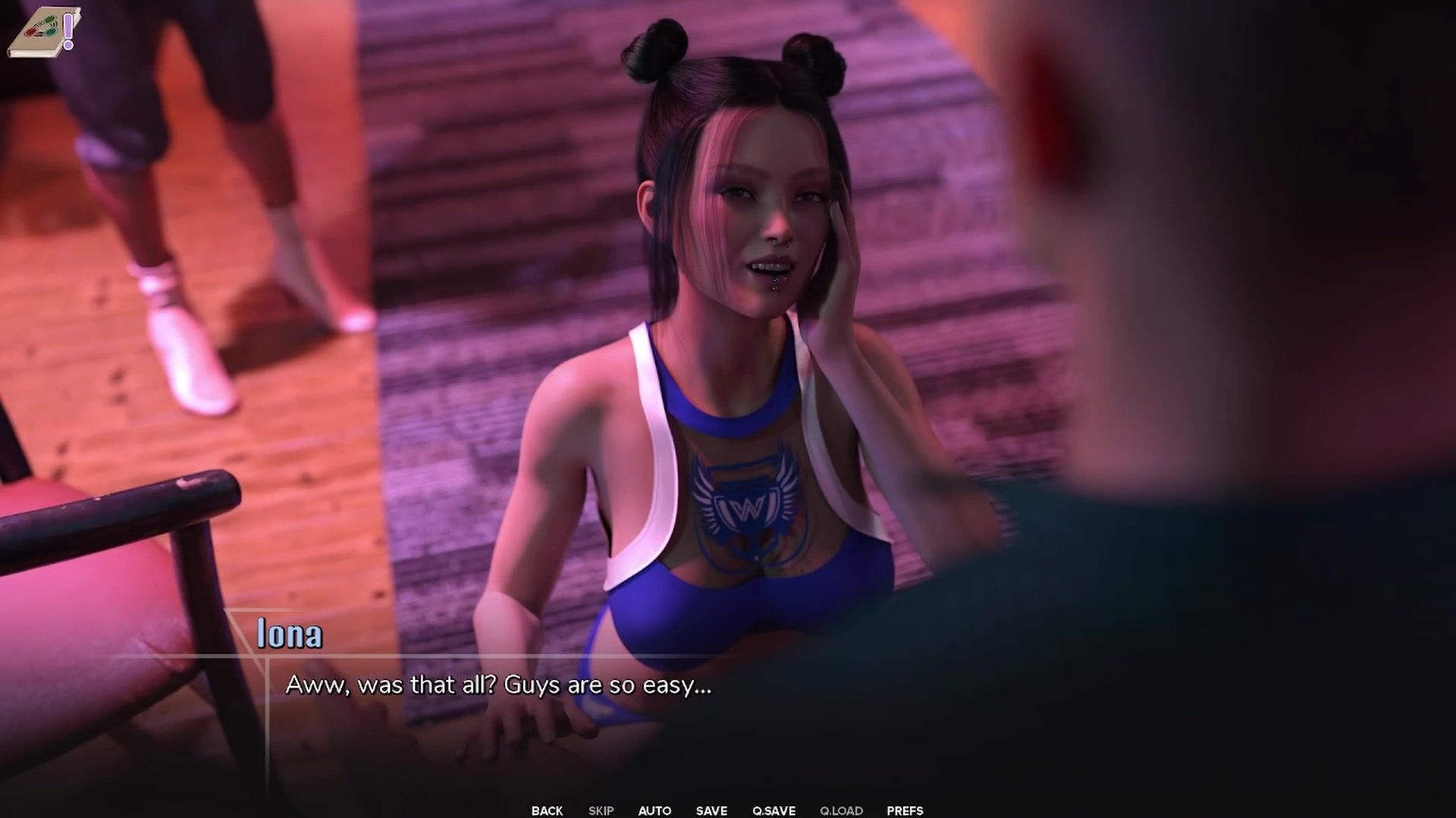The width and height of the screenshot is (1456, 818).
Task: Open the SAVE menu
Action: pyautogui.click(x=711, y=810)
